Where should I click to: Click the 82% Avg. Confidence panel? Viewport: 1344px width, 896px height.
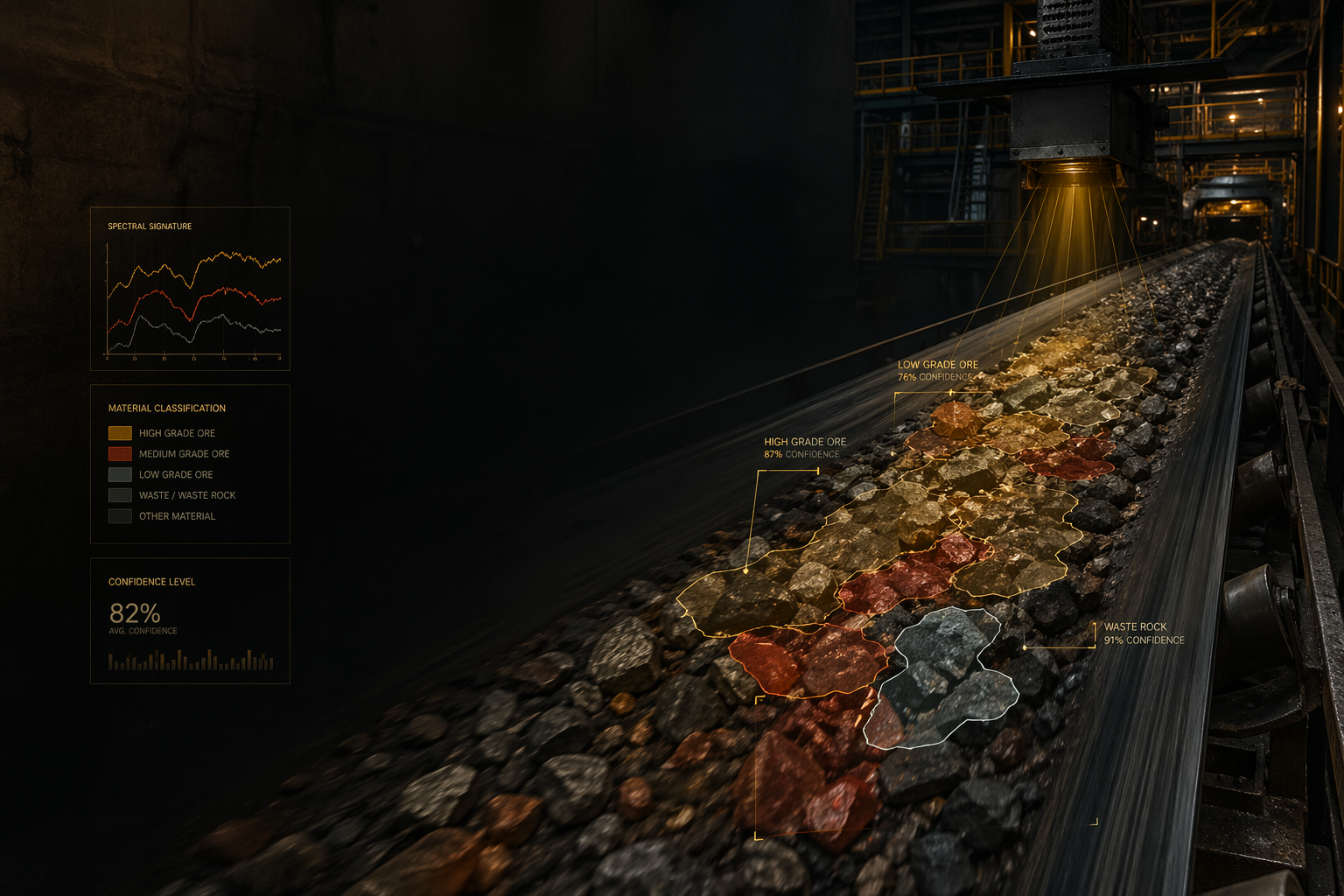click(x=190, y=620)
